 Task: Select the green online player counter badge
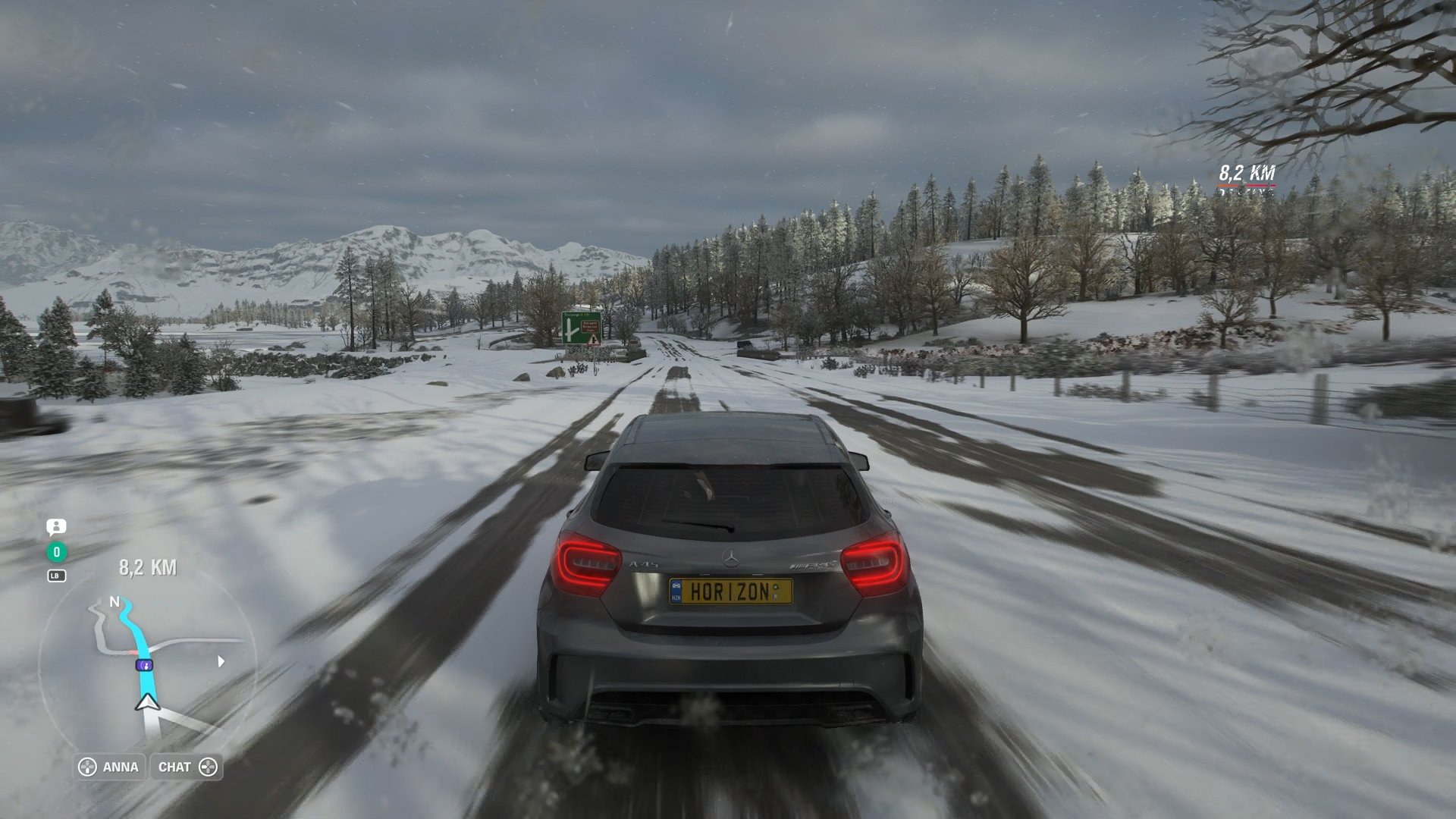pyautogui.click(x=56, y=552)
